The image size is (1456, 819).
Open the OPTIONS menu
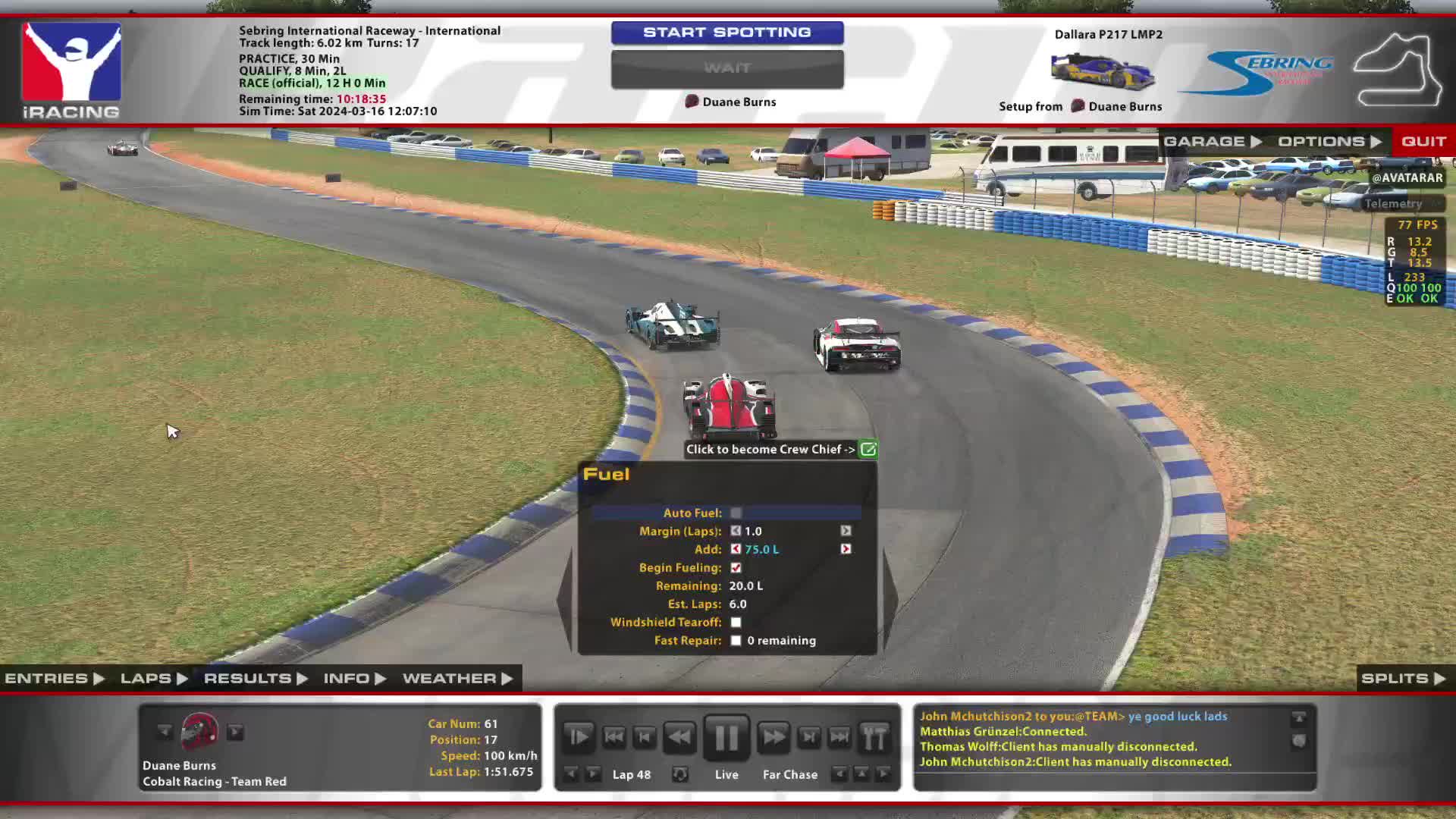coord(1329,142)
